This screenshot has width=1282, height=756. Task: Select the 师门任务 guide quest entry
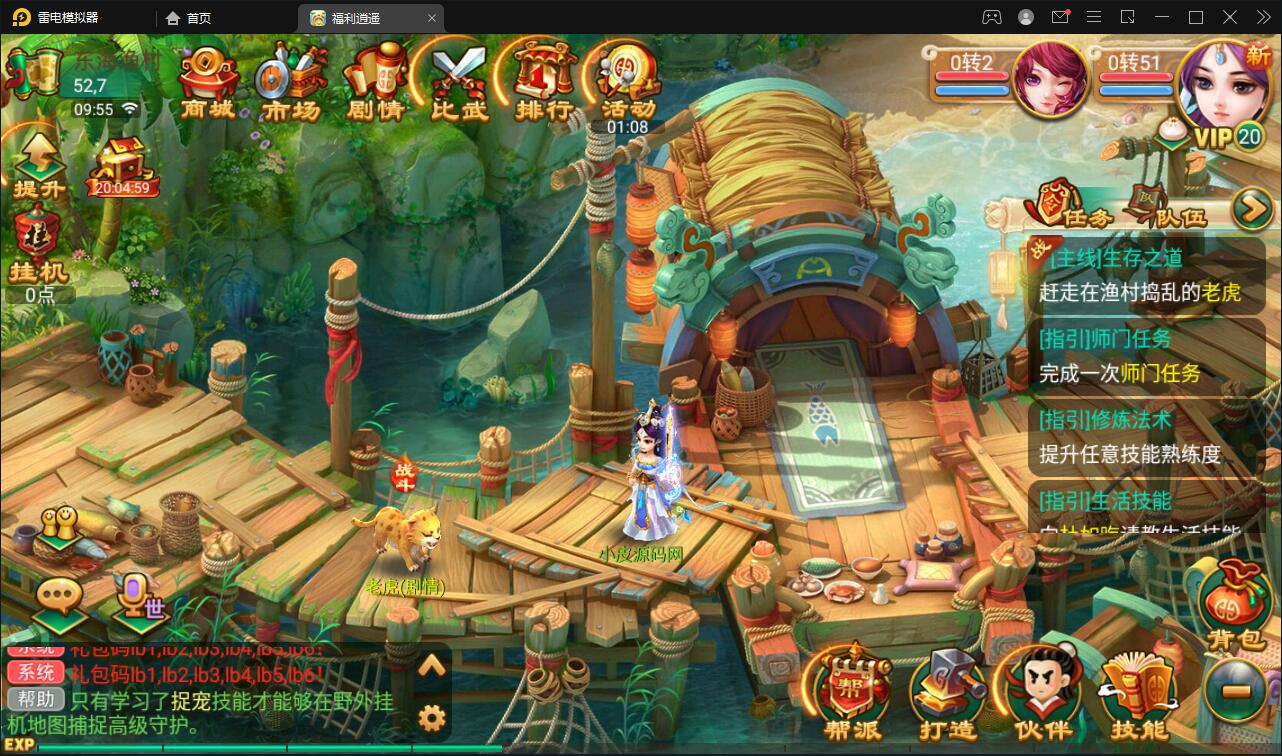coord(1145,356)
